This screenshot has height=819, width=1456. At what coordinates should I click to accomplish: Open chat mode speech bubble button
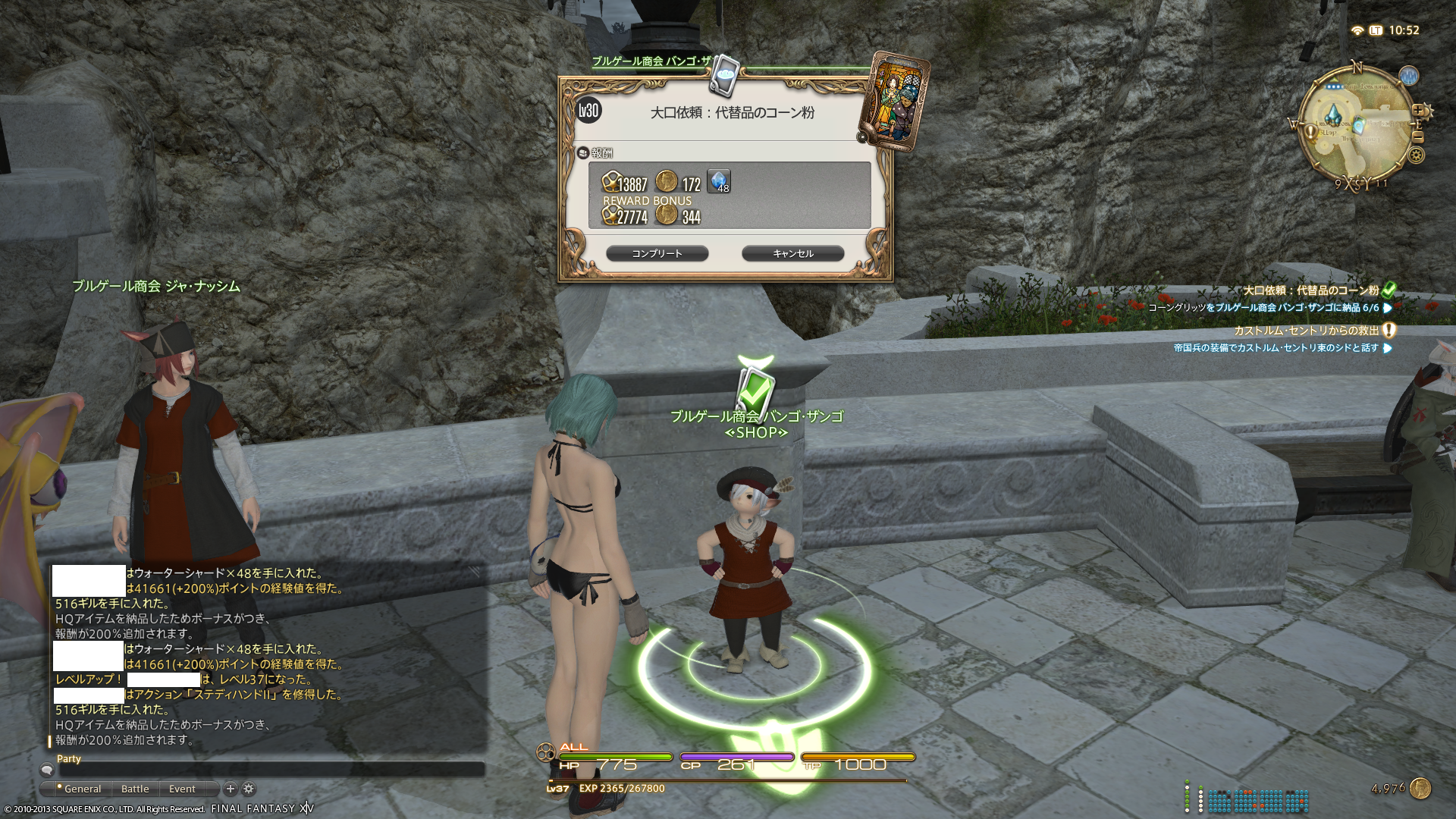pos(47,770)
